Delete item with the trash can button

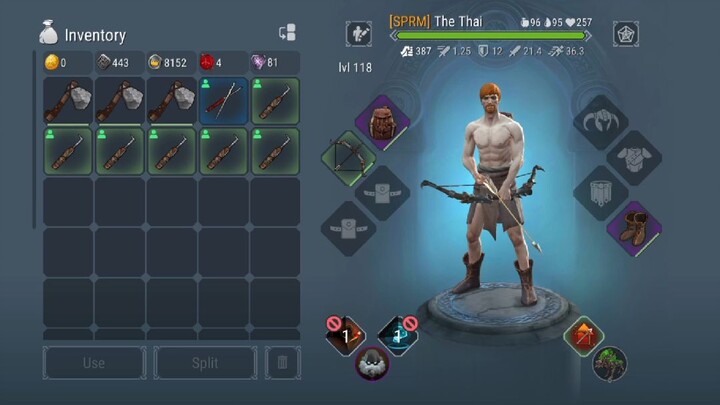tap(282, 363)
